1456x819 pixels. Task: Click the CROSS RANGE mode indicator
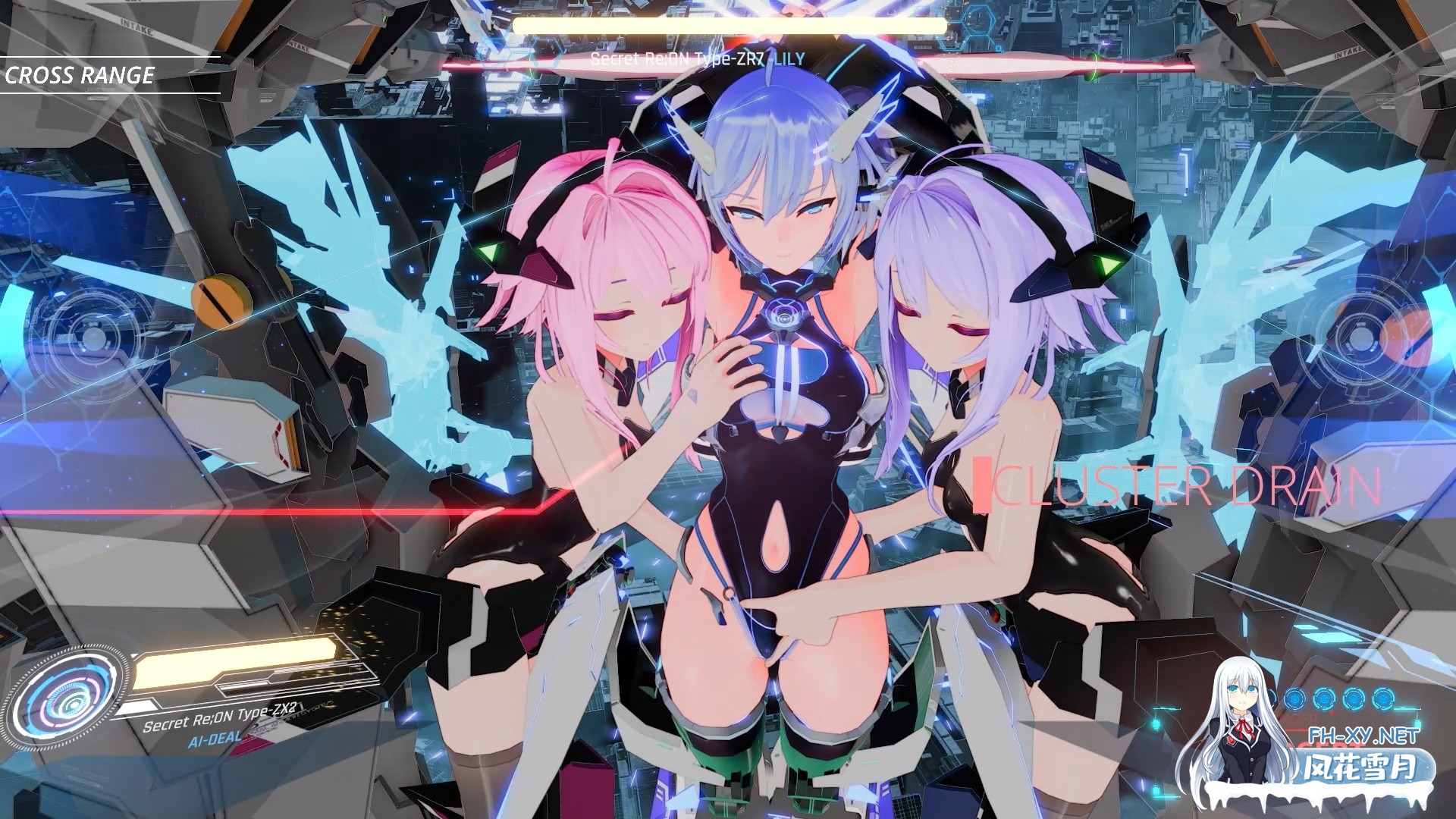[x=81, y=75]
